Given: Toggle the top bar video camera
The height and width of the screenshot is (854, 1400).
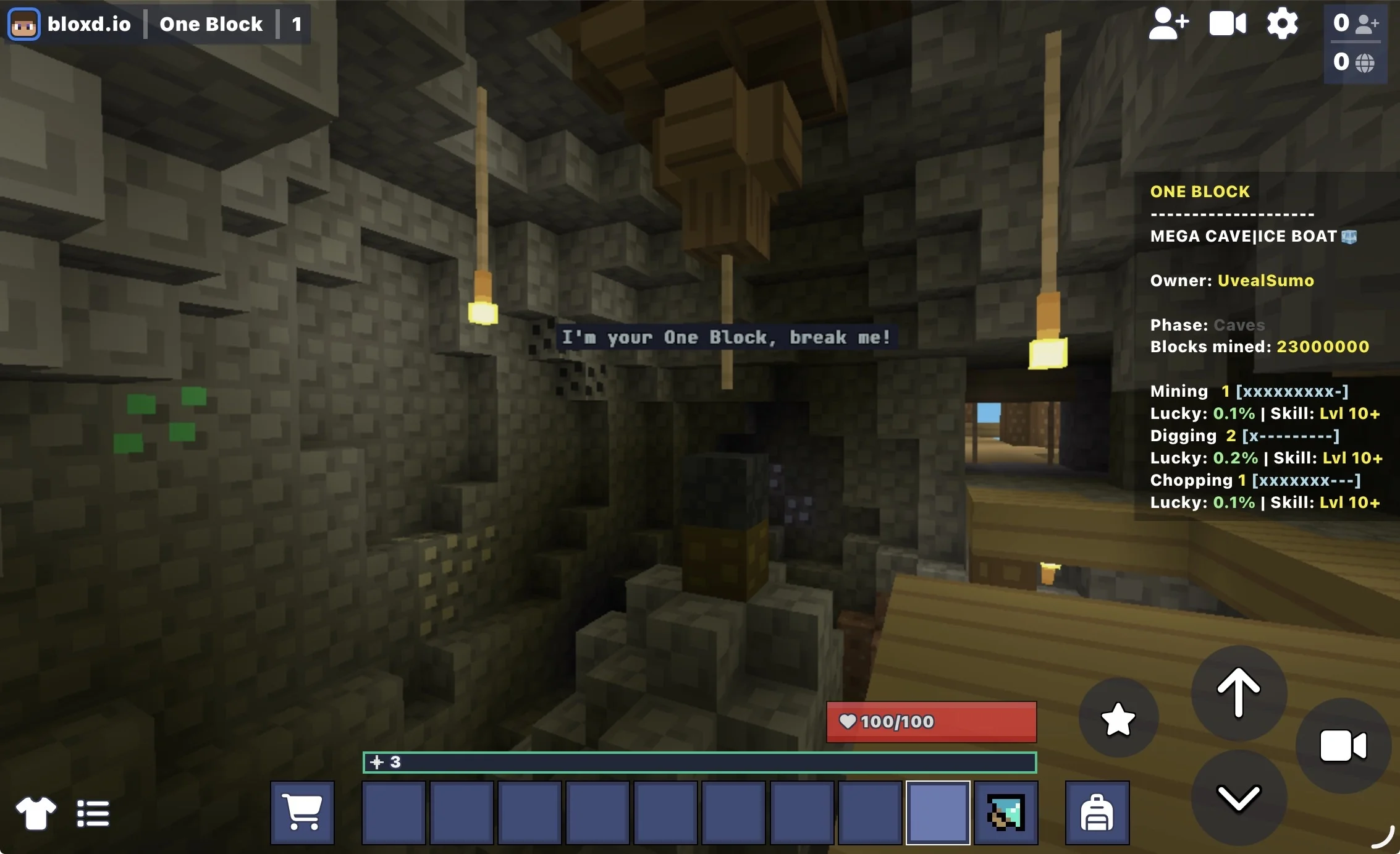Looking at the screenshot, I should click(1227, 24).
